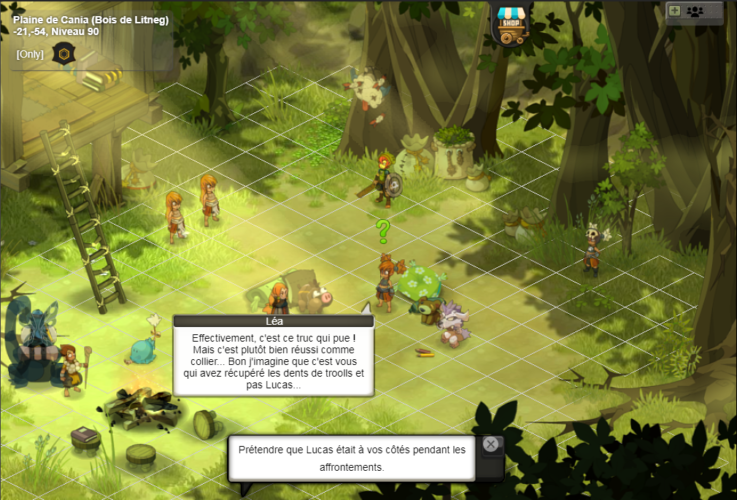Close the dialogue with the X button
This screenshot has width=737, height=500.
click(490, 444)
